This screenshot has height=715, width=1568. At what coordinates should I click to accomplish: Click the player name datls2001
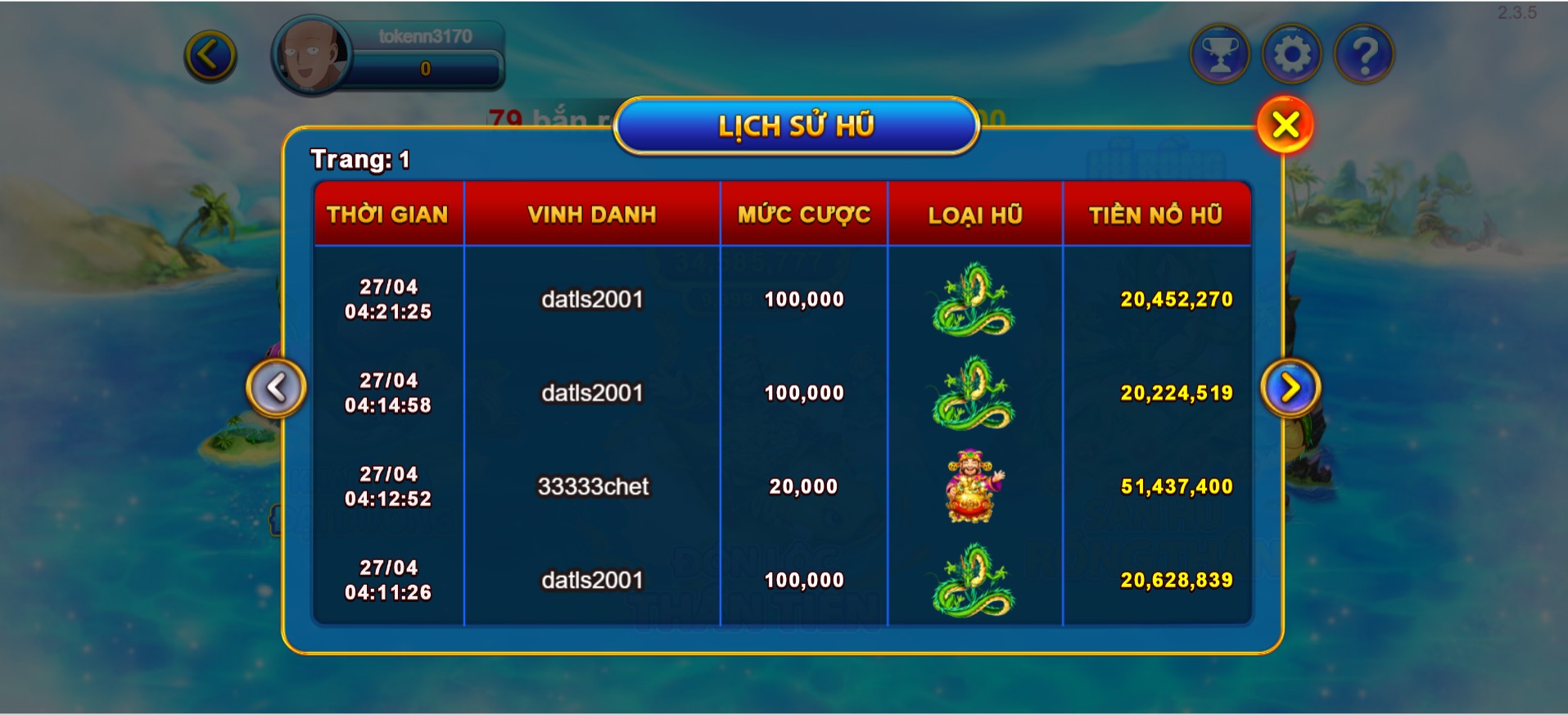592,300
